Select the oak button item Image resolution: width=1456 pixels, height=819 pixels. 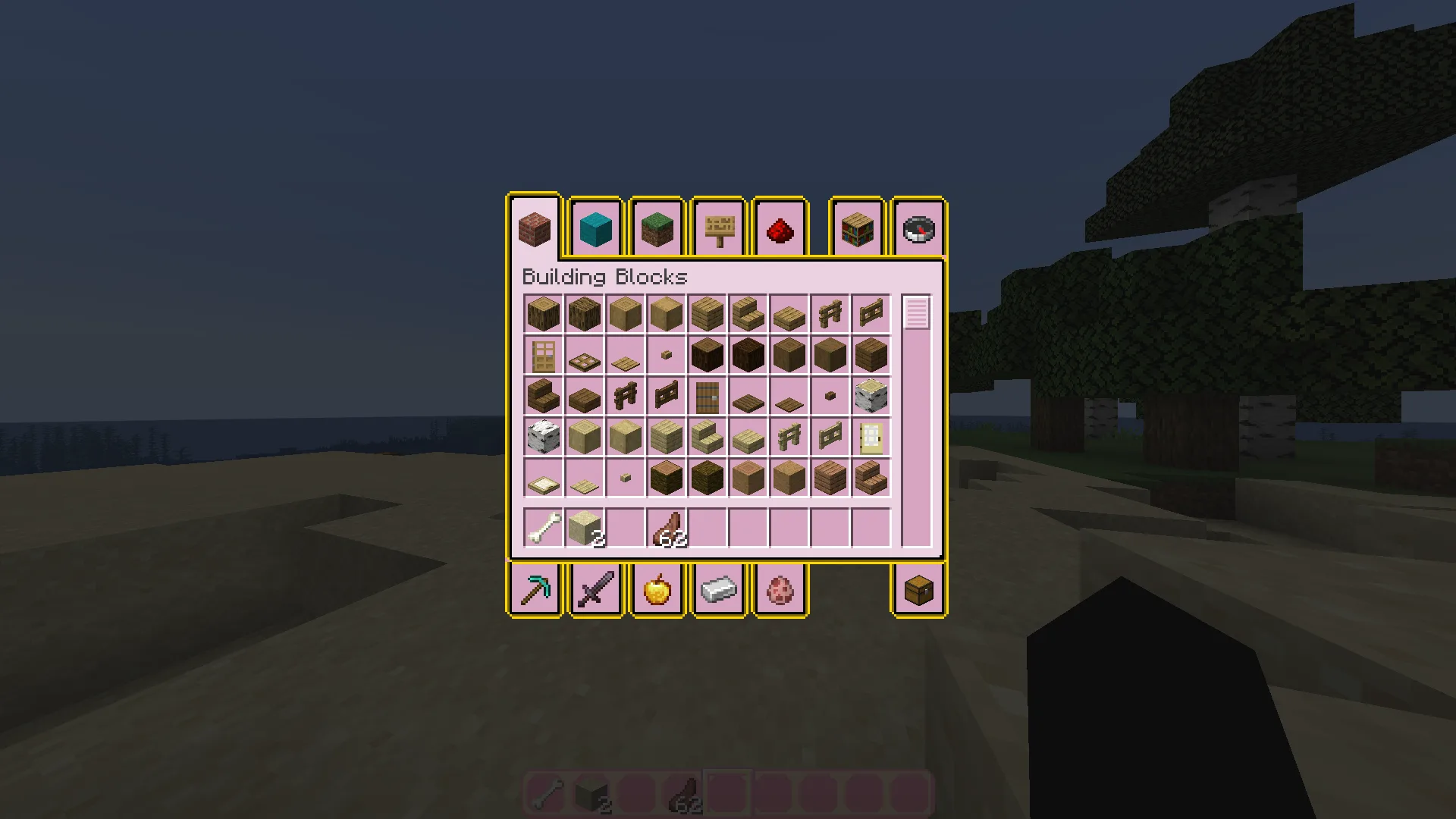coord(665,354)
